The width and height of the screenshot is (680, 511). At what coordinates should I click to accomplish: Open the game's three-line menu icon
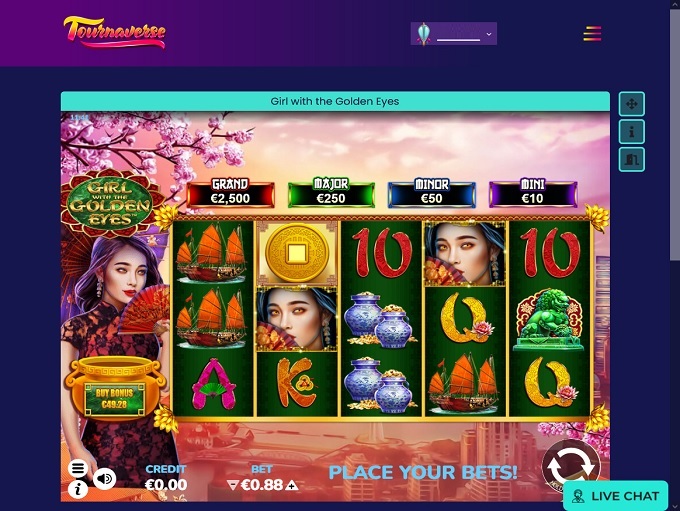pos(78,468)
